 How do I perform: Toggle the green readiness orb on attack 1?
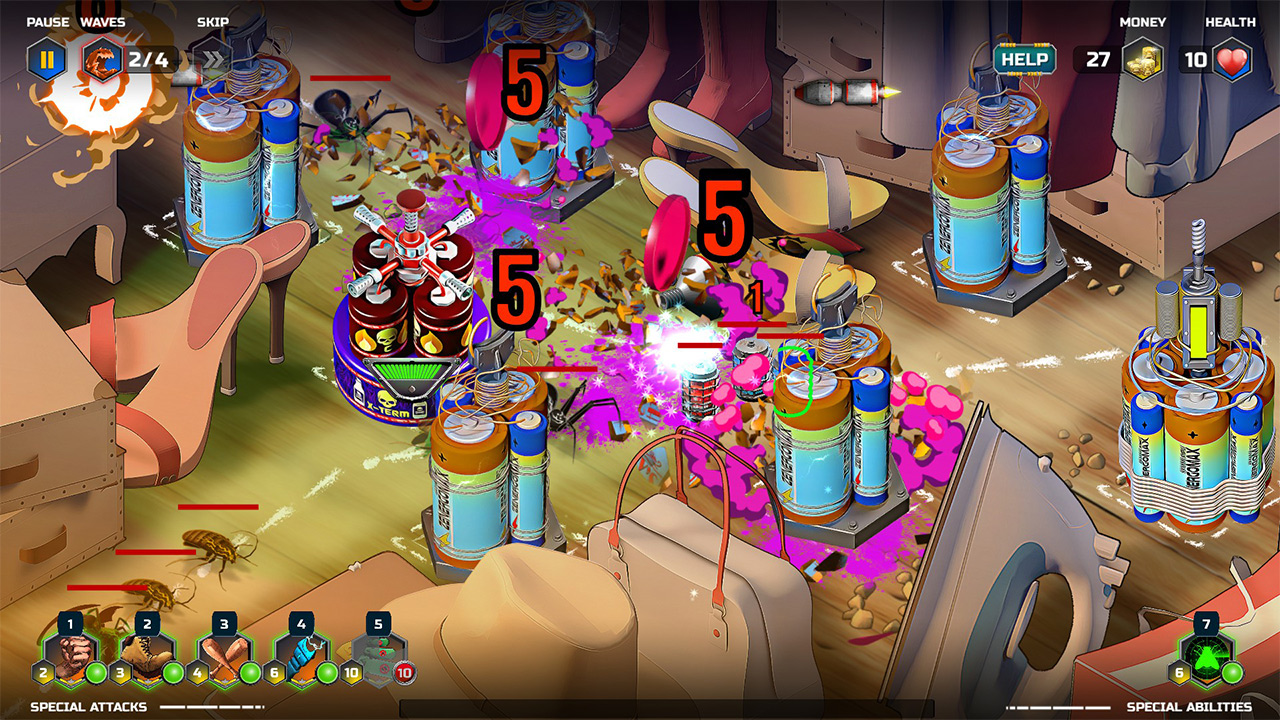[95, 673]
